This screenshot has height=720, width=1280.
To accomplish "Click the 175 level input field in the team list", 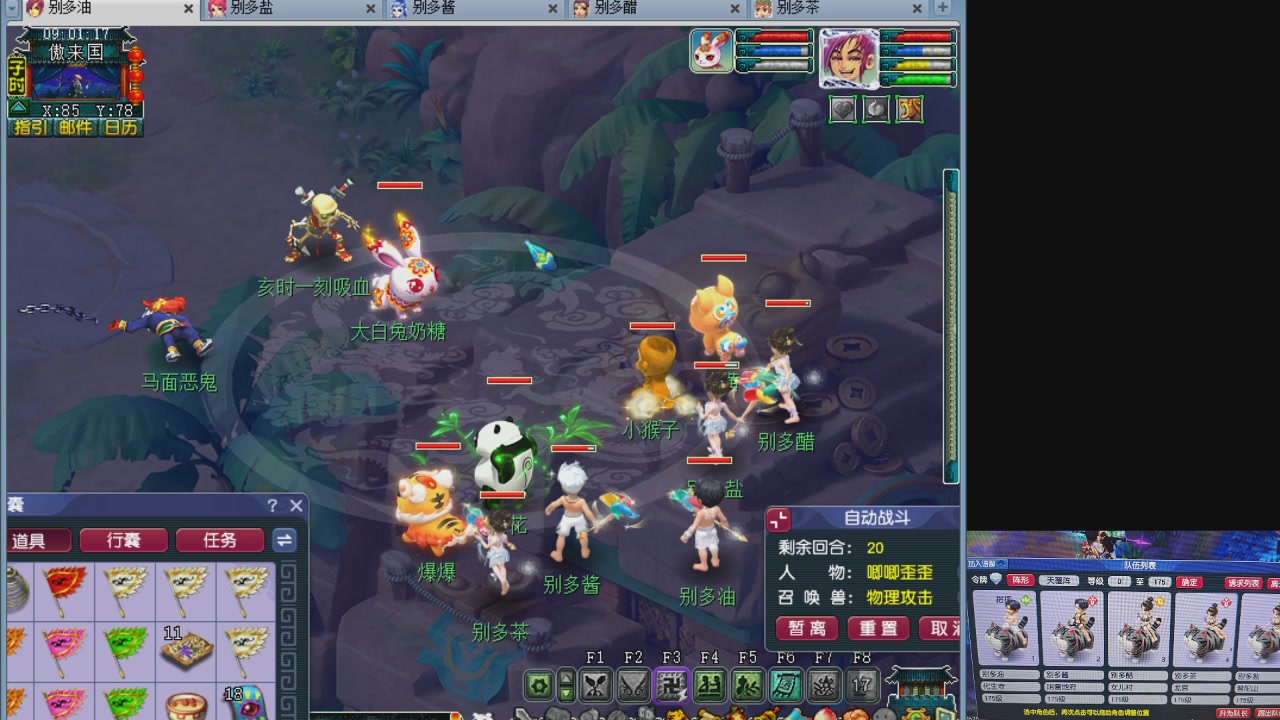I will [1160, 582].
